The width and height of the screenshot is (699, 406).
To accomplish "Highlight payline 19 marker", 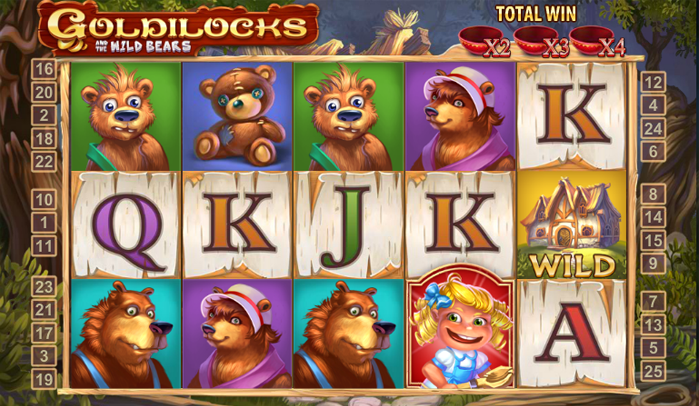I will 43,379.
